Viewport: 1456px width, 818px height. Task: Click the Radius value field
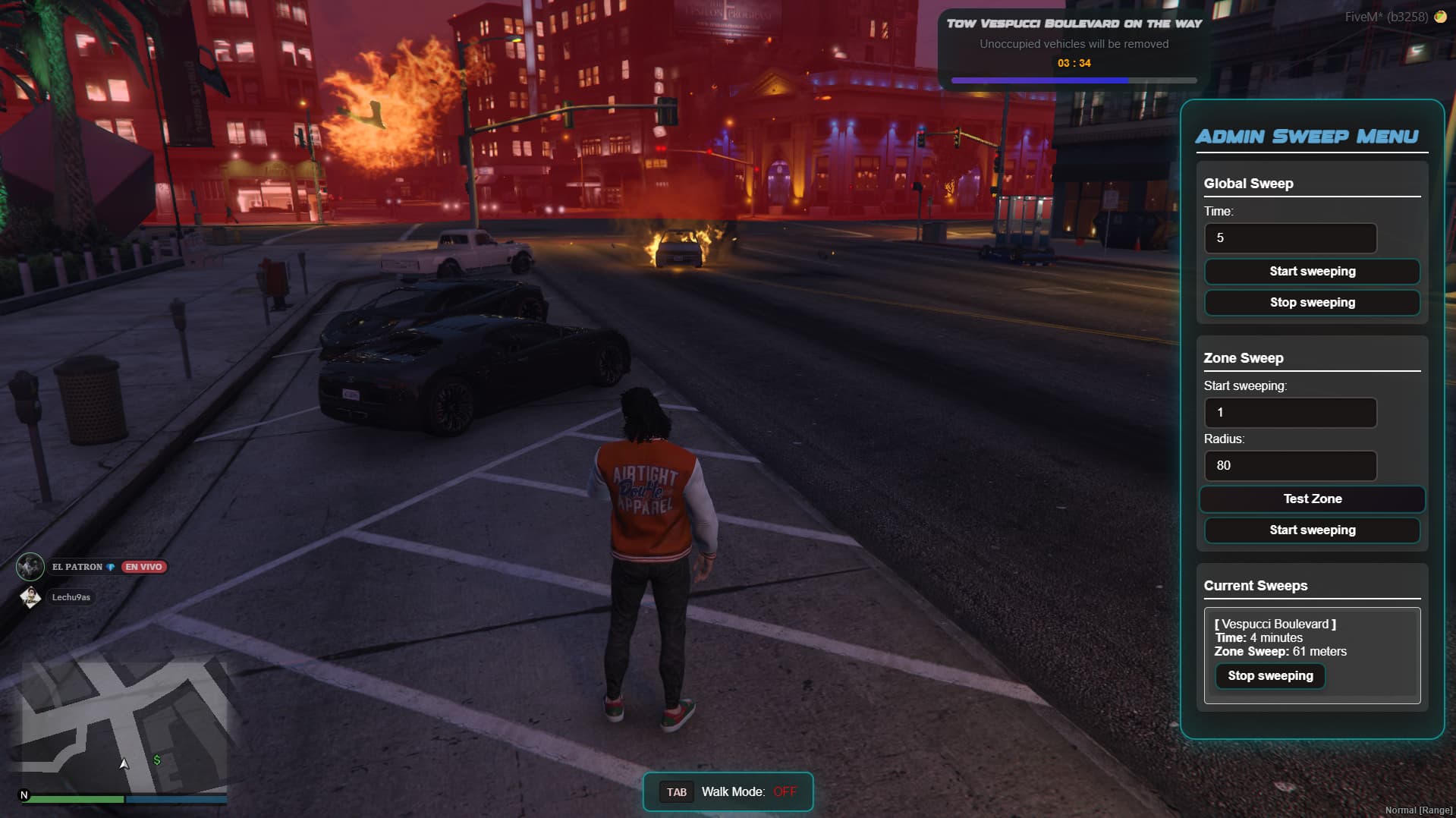[1290, 465]
